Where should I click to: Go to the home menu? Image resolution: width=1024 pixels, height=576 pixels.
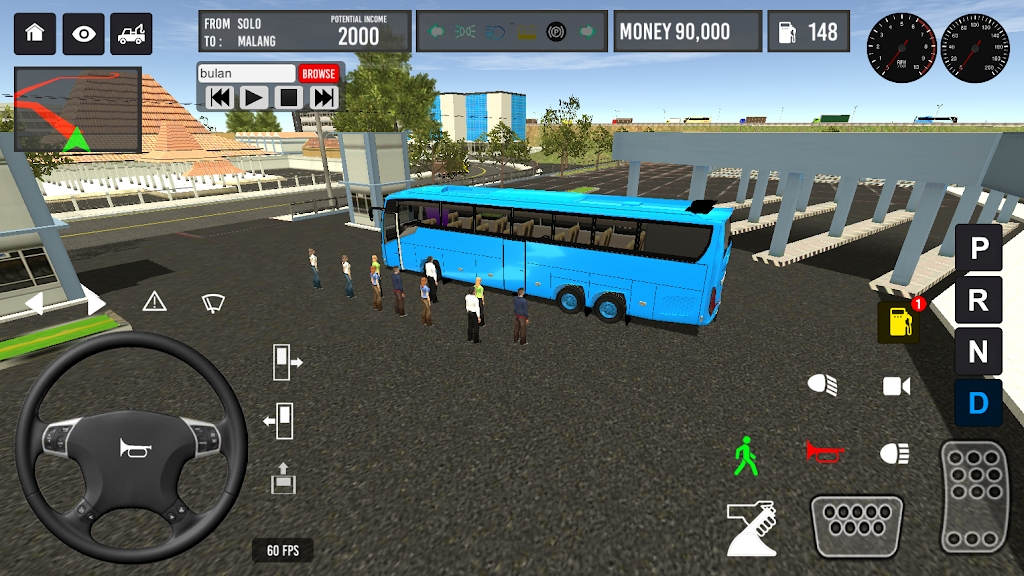34,34
